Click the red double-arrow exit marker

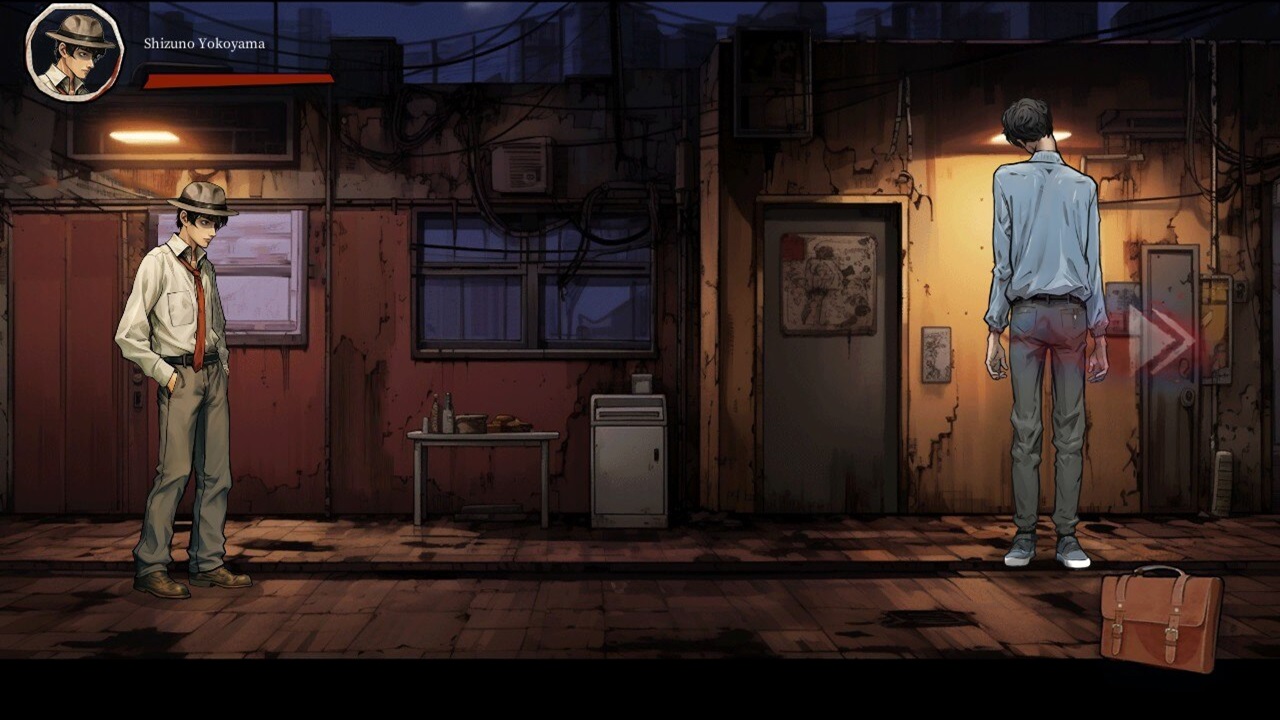(x=1161, y=340)
